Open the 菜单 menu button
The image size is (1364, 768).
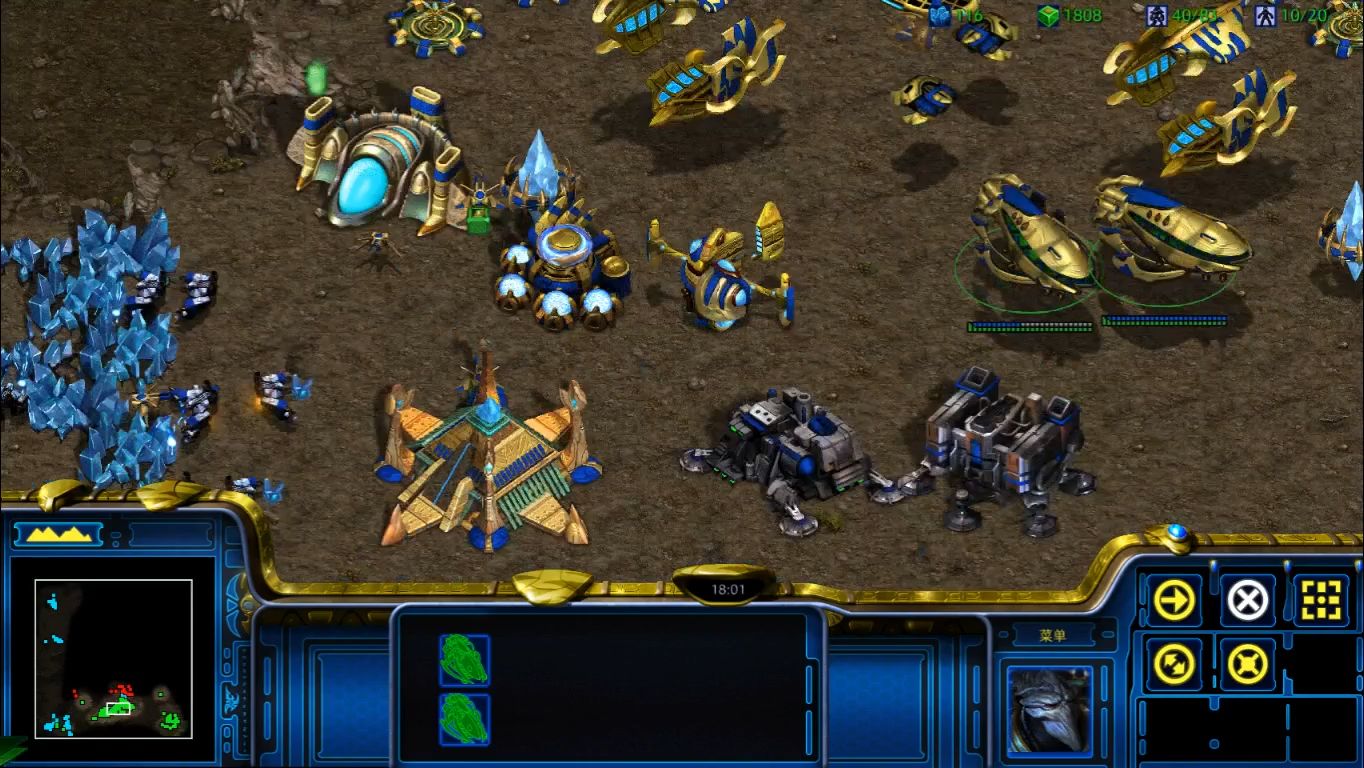tap(1053, 636)
